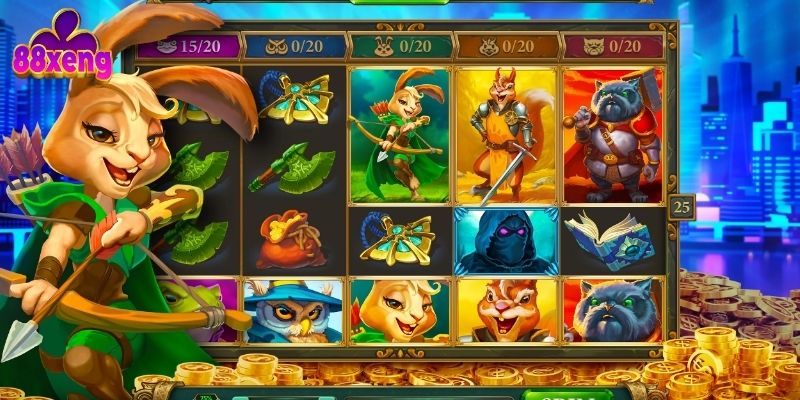Select the hooded purple-eyed figure tile
Viewport: 800px width, 400px height.
pos(506,242)
